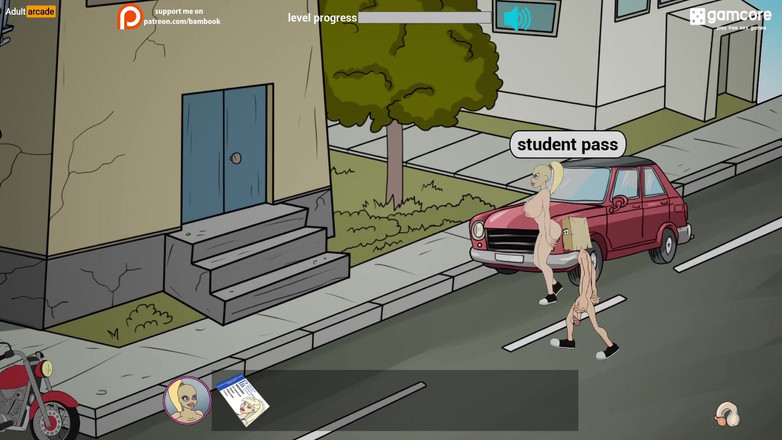Visit the Gamcore logo link
This screenshot has height=440, width=782.
click(730, 17)
